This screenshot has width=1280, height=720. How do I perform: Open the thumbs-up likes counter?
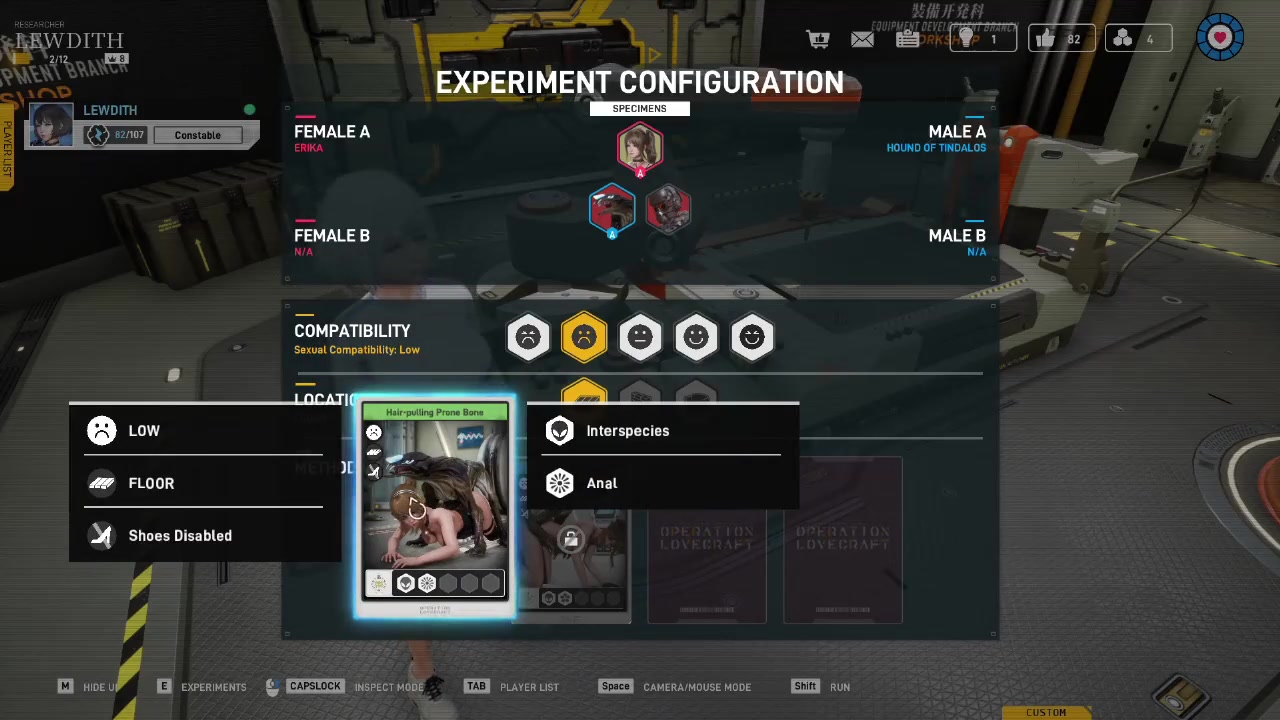point(1059,39)
